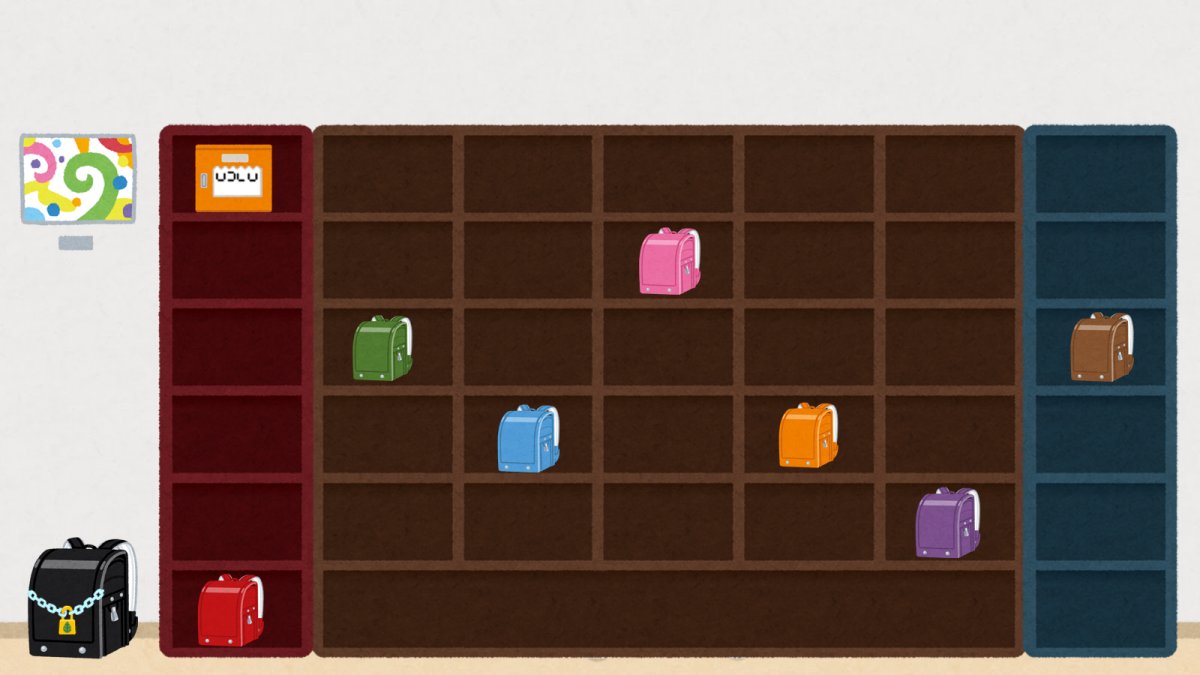
Task: Pick the light blue backpack
Action: click(x=528, y=439)
